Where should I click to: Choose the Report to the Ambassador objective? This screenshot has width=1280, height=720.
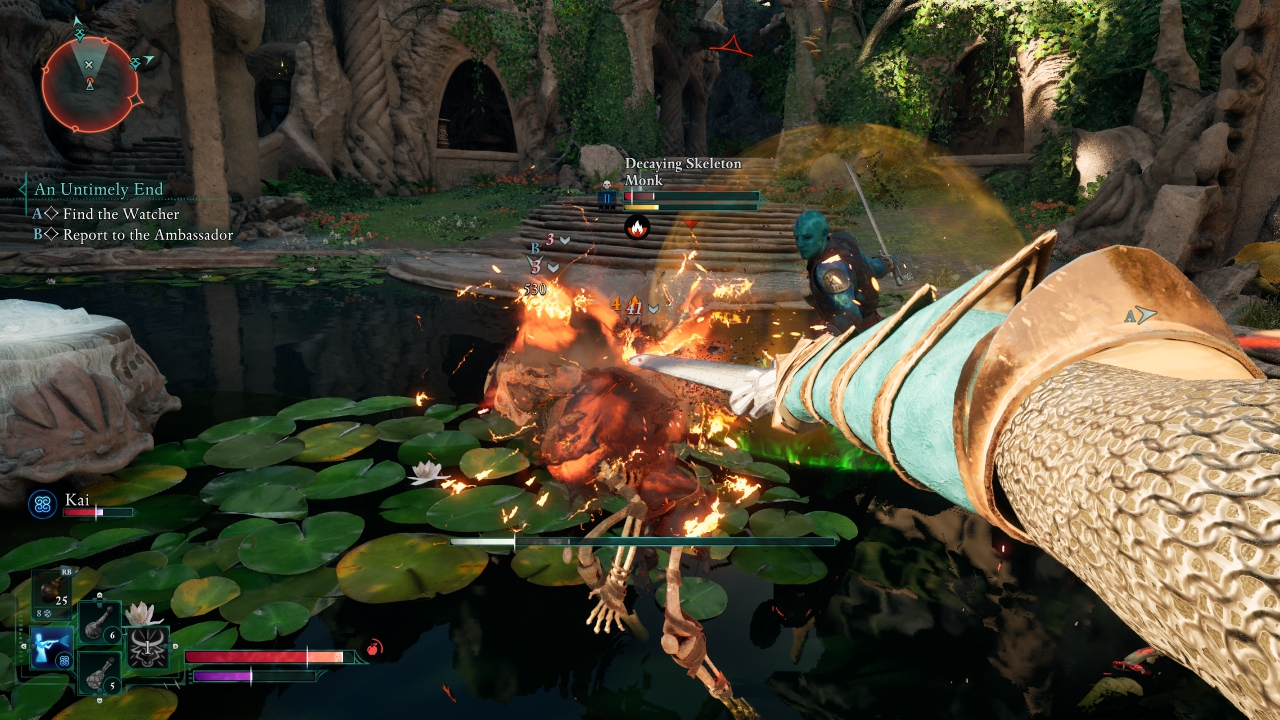tap(147, 235)
